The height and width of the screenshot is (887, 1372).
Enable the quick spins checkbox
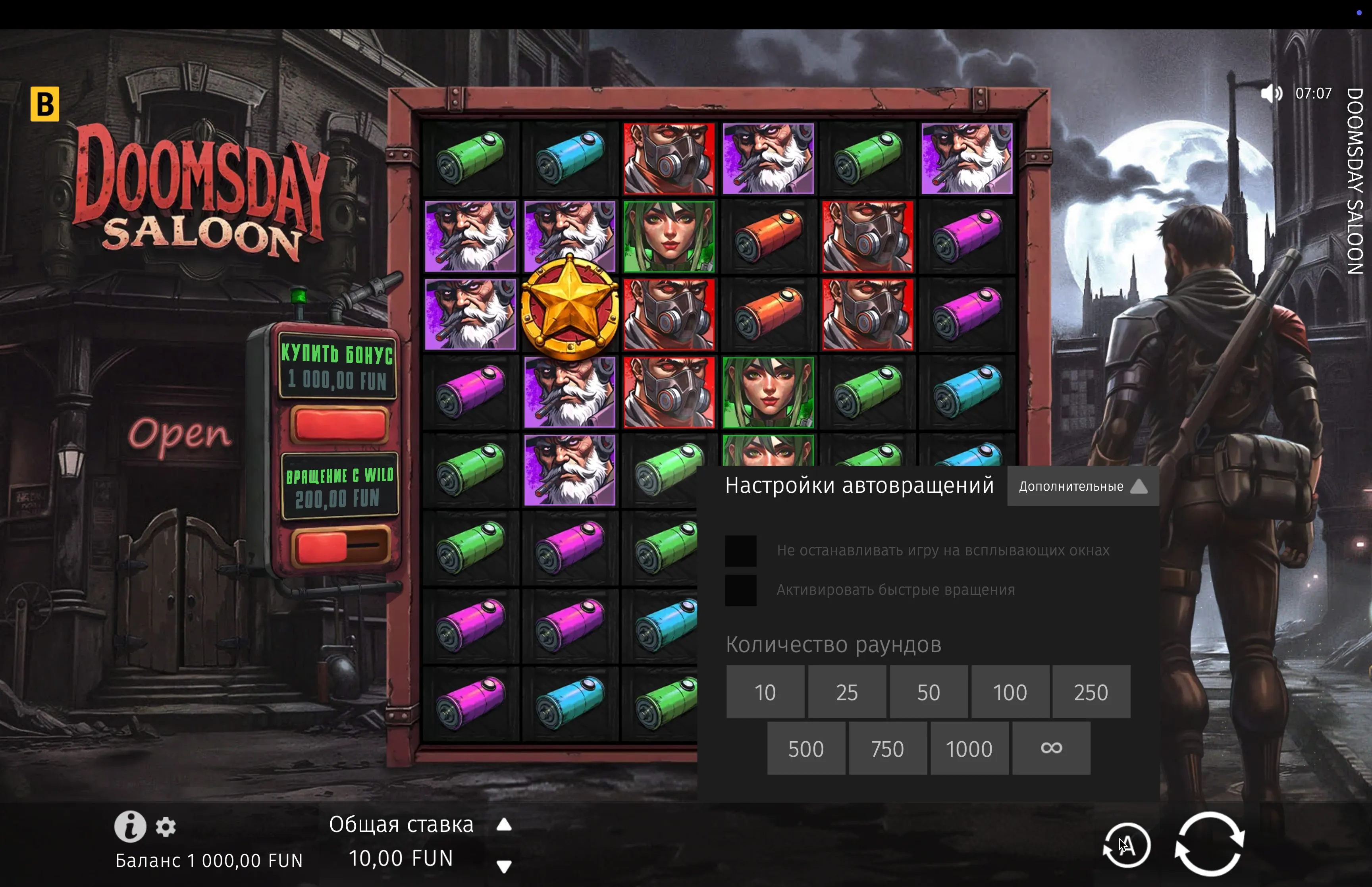(x=740, y=590)
